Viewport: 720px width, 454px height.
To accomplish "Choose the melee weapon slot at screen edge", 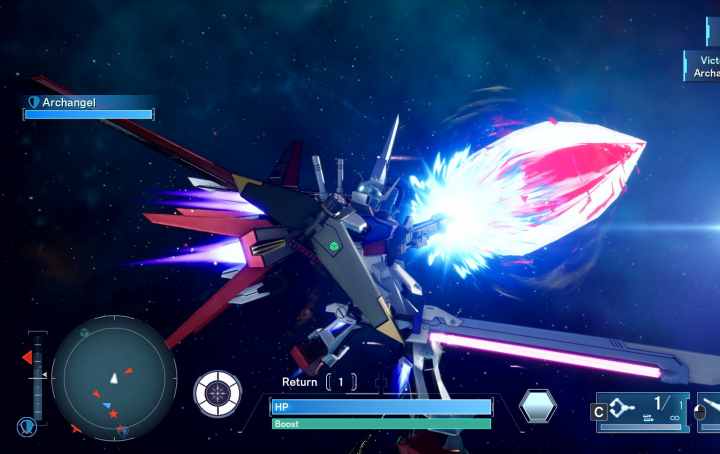I will click(708, 411).
